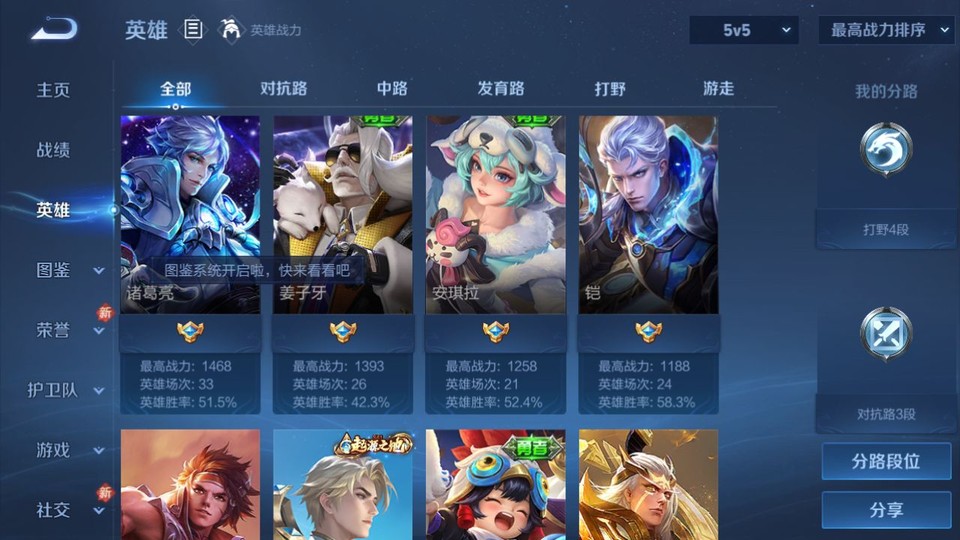Viewport: 960px width, 540px height.
Task: Switch to the 中路 tab
Action: pyautogui.click(x=392, y=89)
